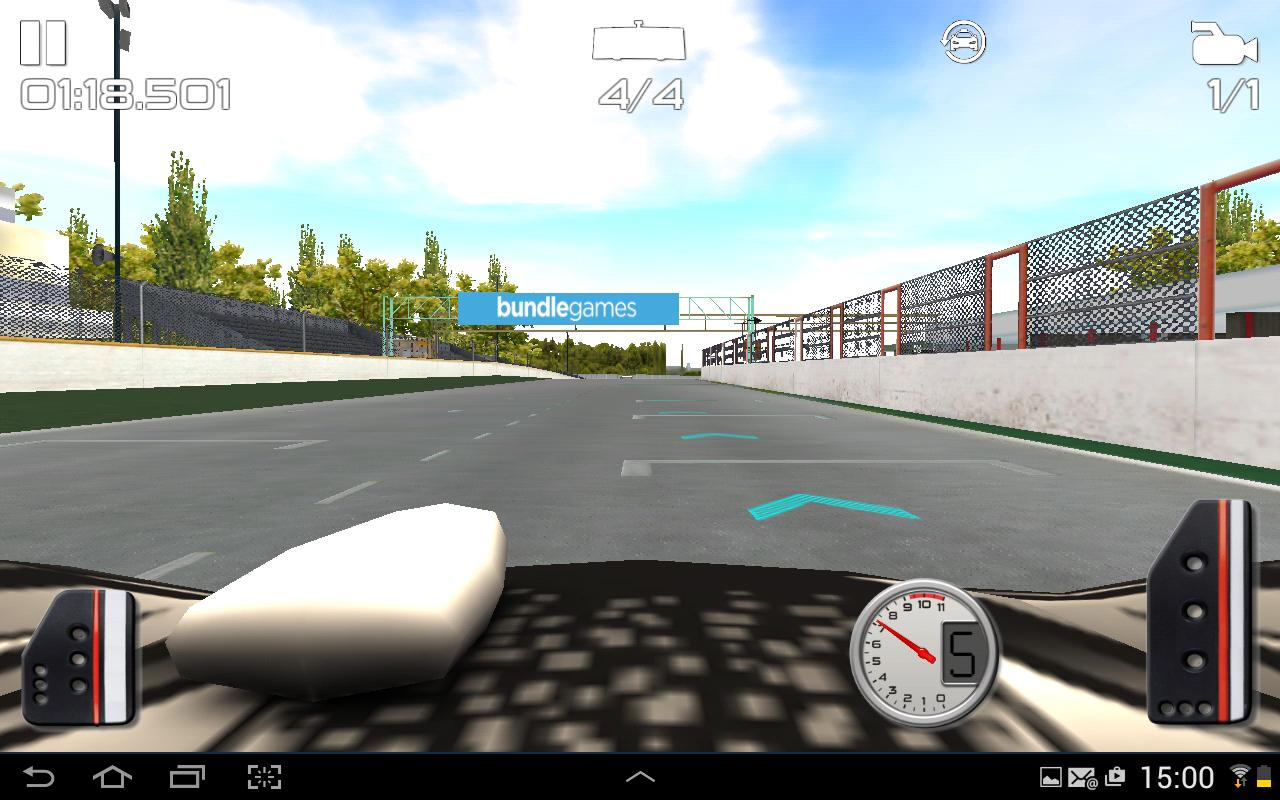Image resolution: width=1280 pixels, height=800 pixels.
Task: Open the email notification icon
Action: point(1081,777)
